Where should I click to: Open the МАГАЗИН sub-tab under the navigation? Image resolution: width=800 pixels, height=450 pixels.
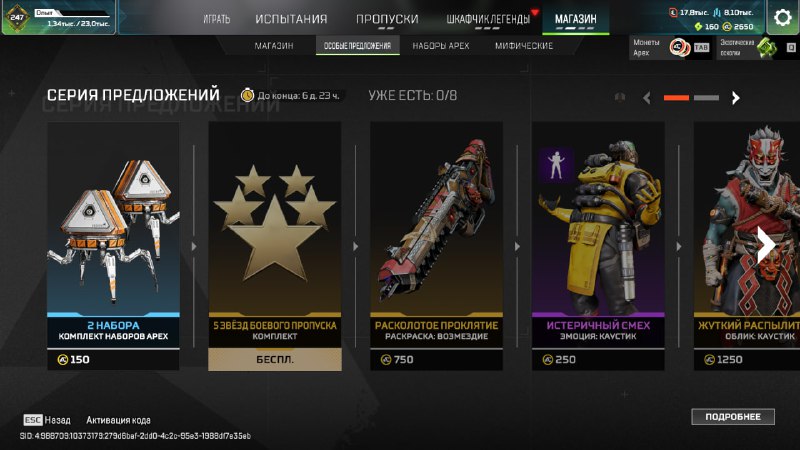coord(273,46)
